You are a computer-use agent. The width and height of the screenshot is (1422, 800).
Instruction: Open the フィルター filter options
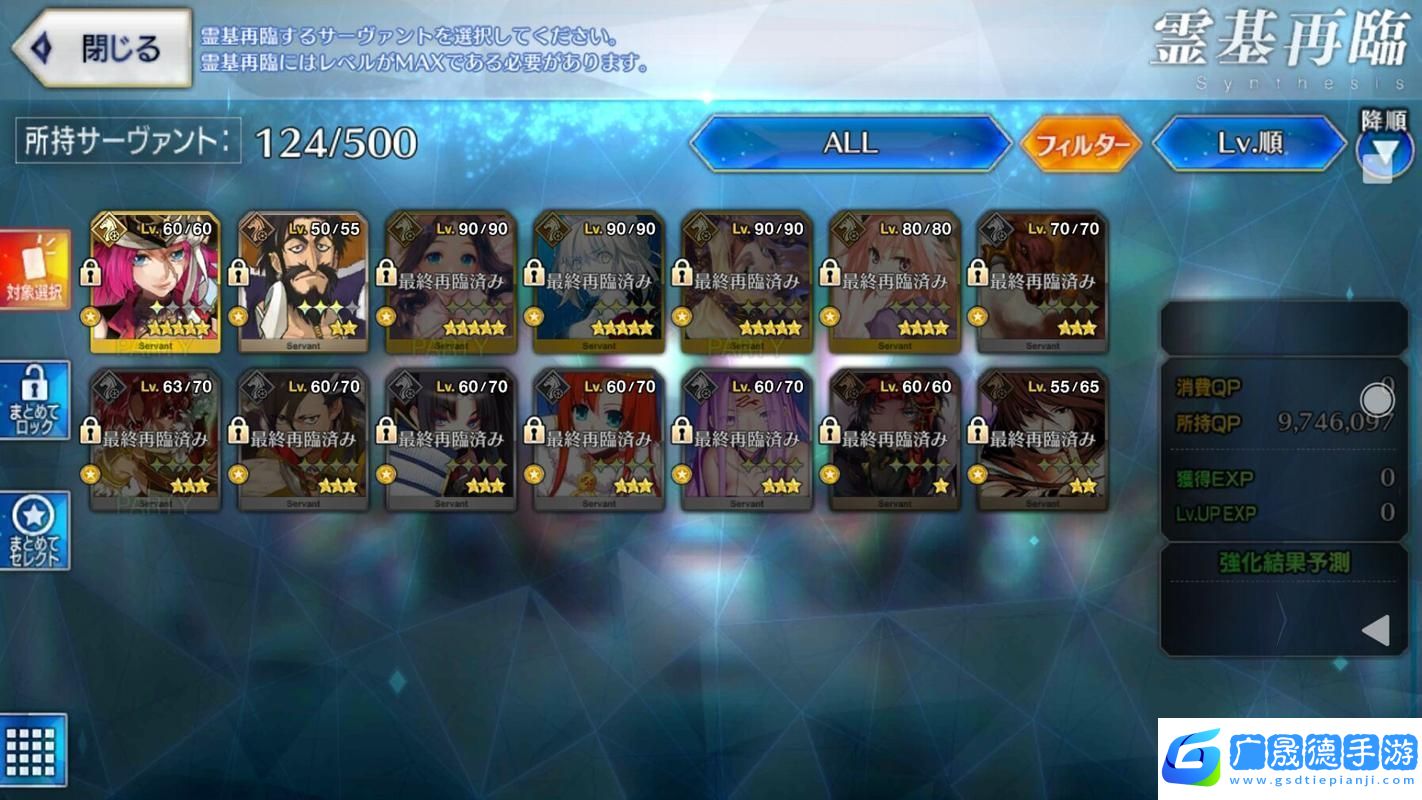[x=1081, y=145]
